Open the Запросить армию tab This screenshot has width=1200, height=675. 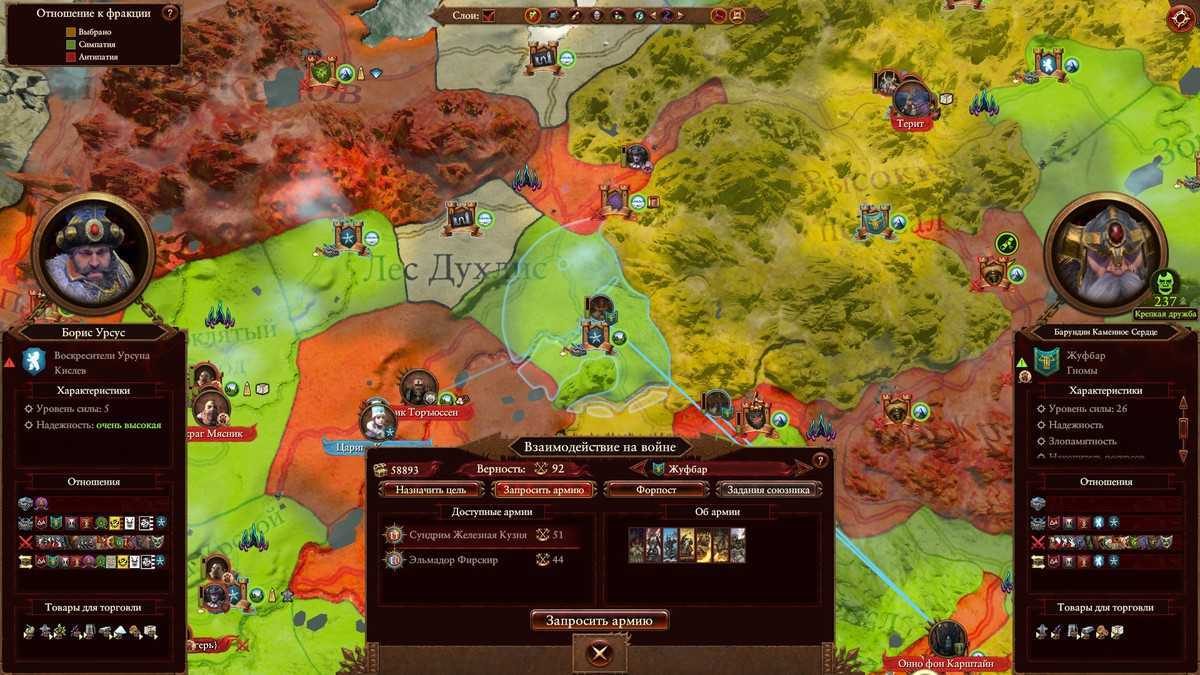[x=544, y=490]
